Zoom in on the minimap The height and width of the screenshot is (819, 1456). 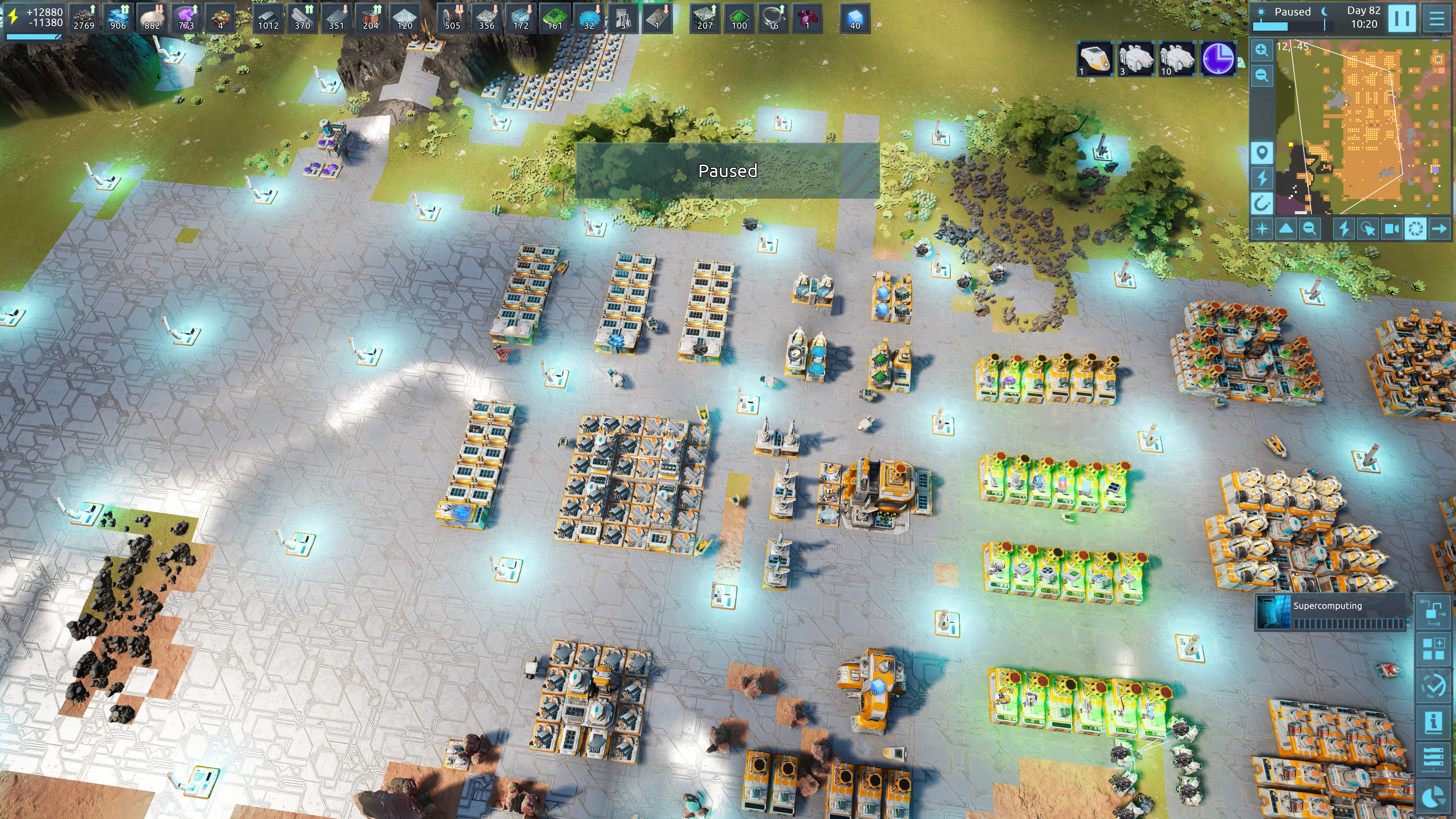1261,50
